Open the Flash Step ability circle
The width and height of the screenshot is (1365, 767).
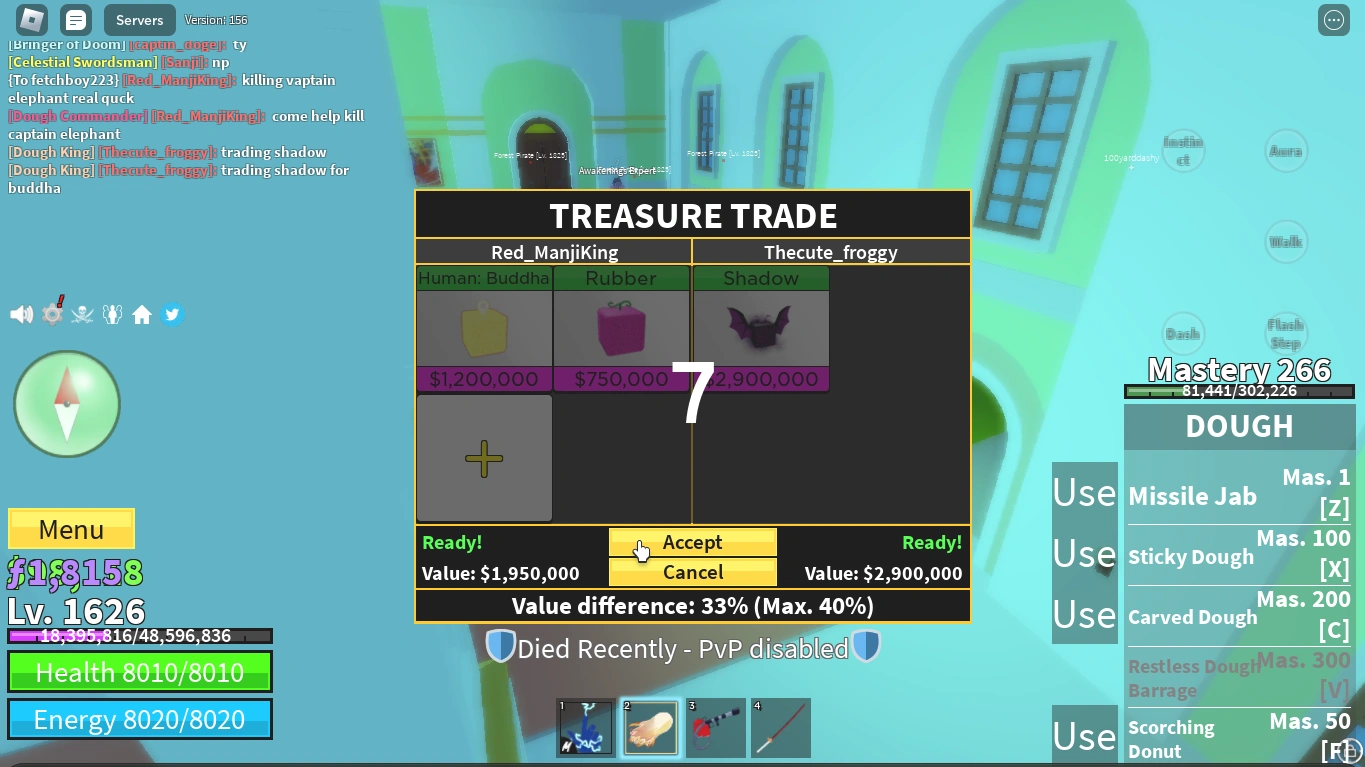point(1286,331)
